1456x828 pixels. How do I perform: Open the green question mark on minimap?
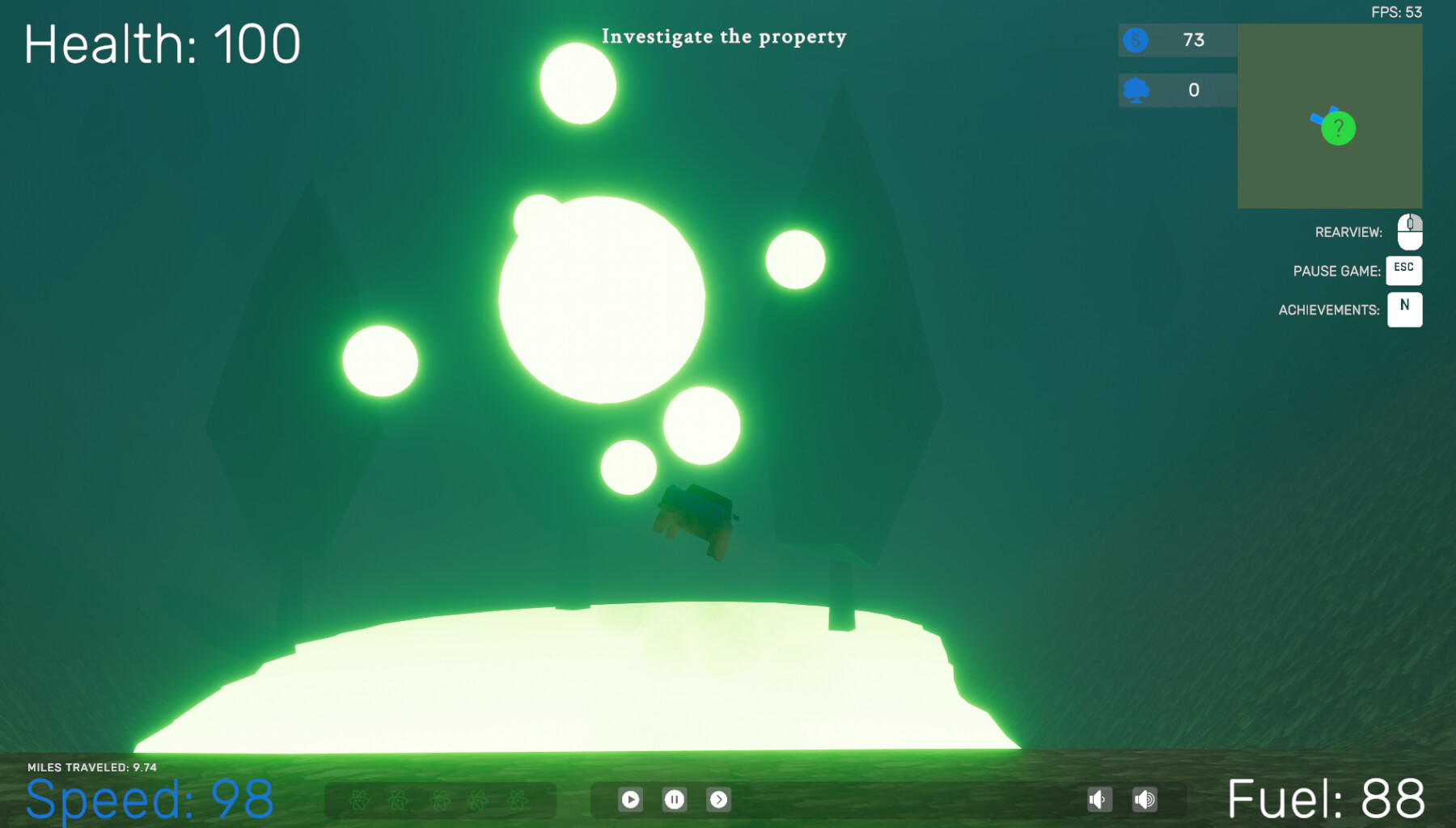(1340, 127)
